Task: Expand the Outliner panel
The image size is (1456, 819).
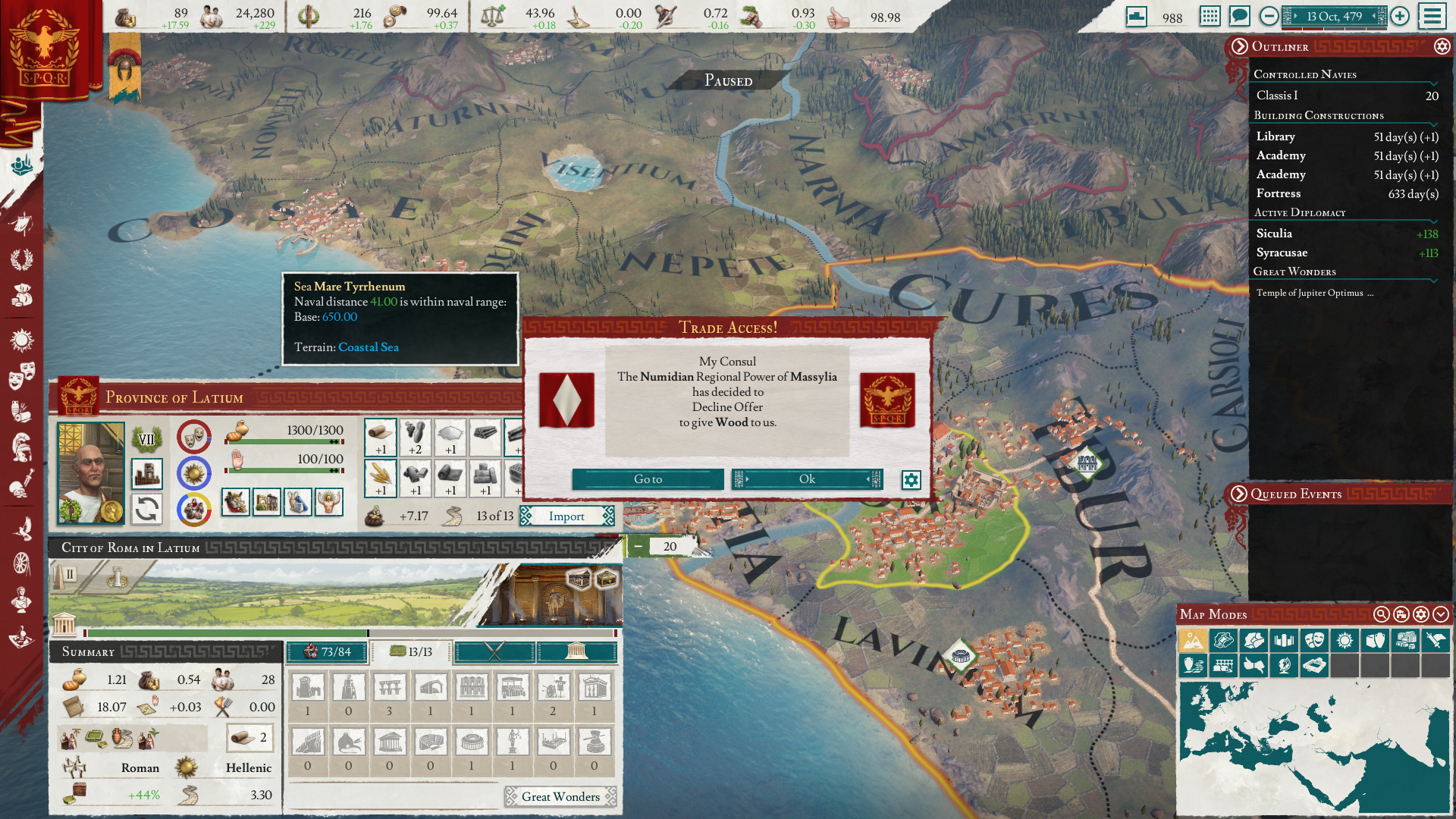Action: (x=1239, y=47)
